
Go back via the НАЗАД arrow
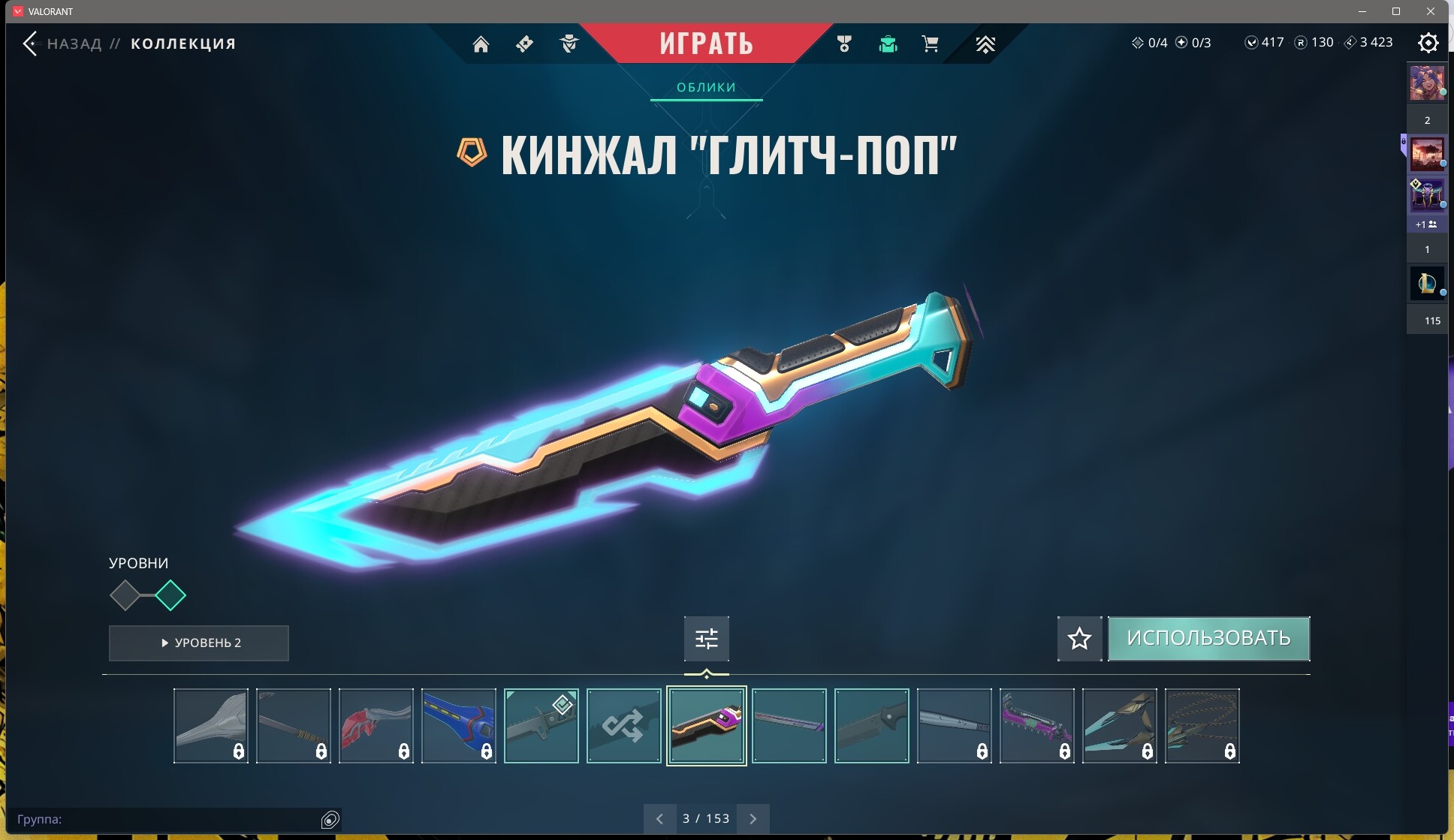(32, 44)
